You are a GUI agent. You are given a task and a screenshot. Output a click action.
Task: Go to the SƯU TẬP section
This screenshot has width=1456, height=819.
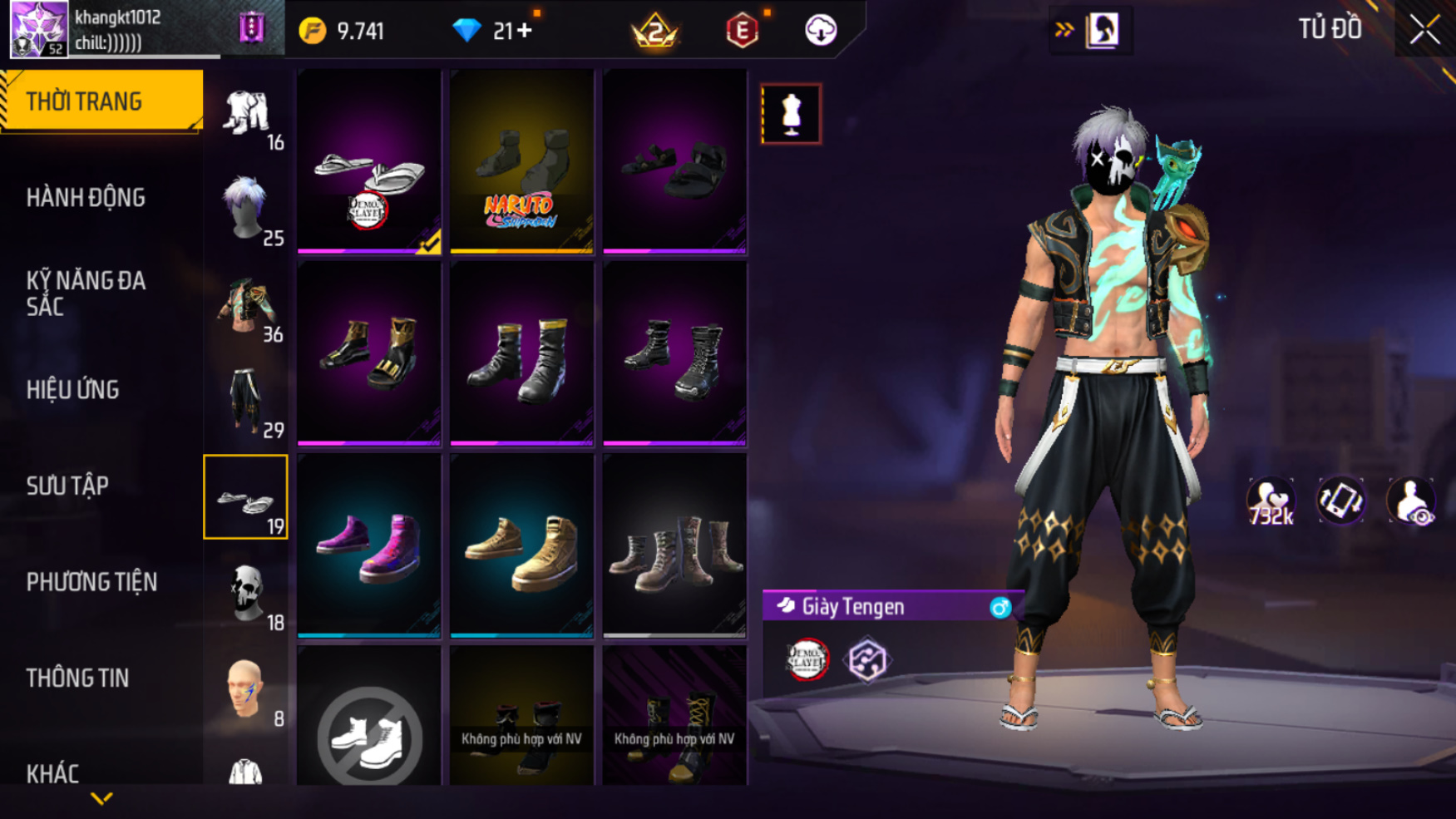click(67, 486)
